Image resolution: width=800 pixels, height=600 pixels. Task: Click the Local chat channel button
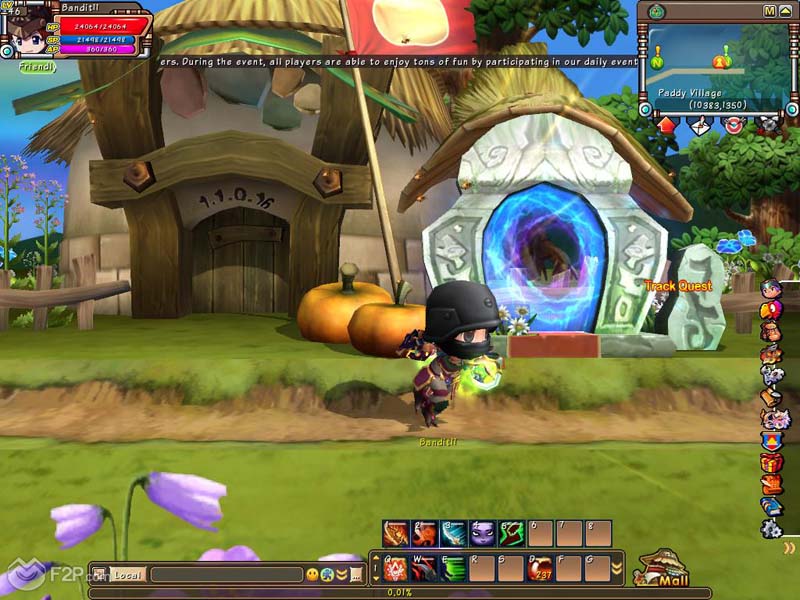127,575
